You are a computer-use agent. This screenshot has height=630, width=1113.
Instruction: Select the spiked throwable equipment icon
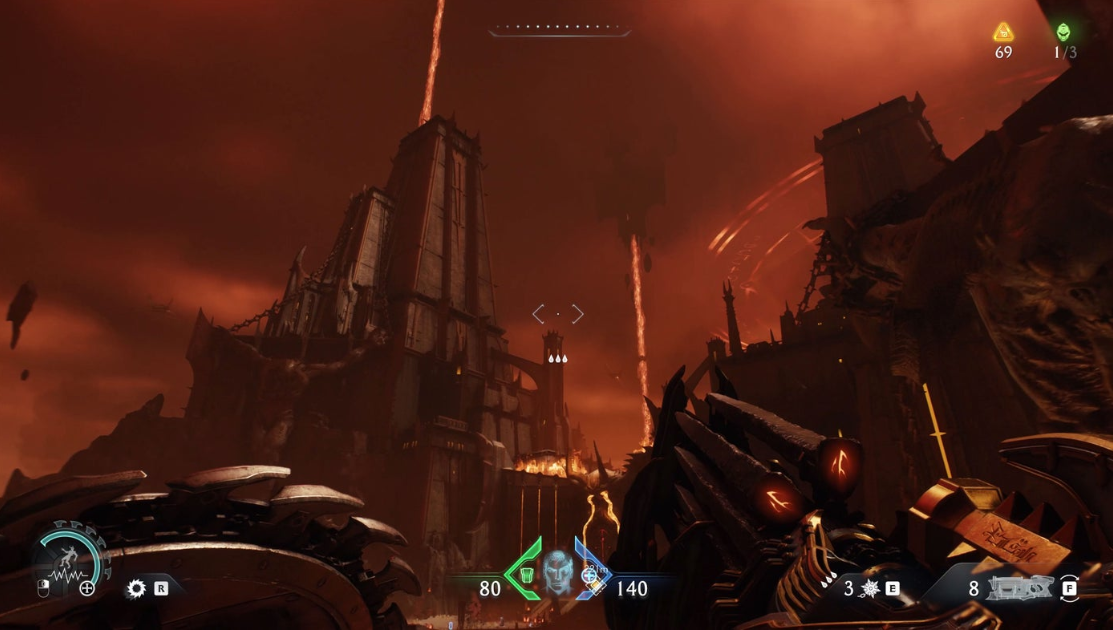pos(869,589)
